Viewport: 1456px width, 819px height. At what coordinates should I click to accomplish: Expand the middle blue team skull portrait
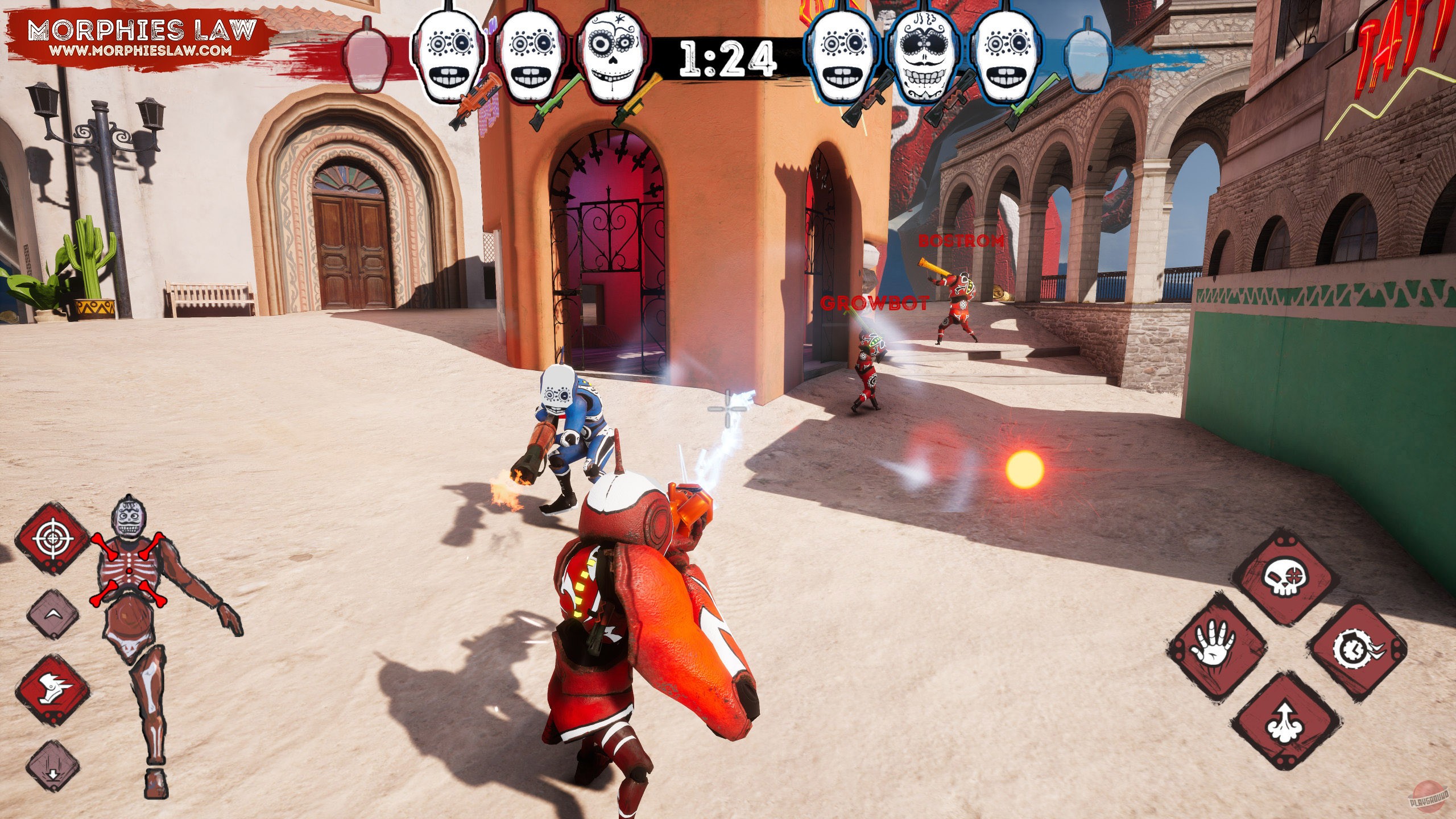click(x=924, y=57)
